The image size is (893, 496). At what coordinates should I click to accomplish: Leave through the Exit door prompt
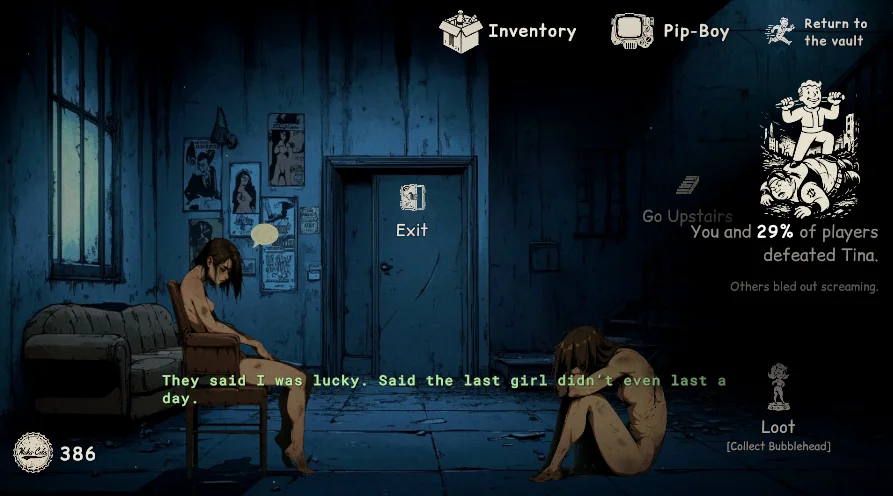click(412, 209)
